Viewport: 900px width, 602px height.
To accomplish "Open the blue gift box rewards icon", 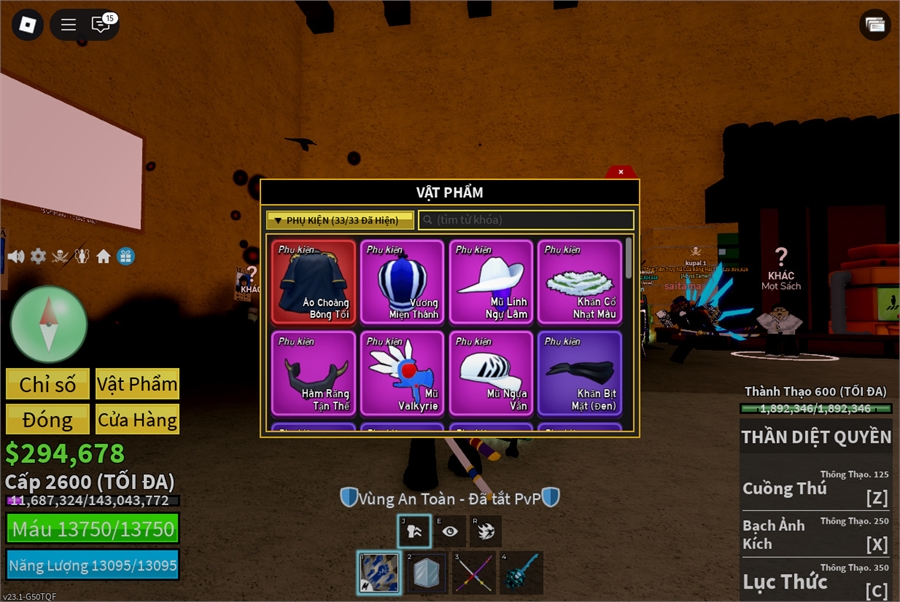I will click(125, 257).
